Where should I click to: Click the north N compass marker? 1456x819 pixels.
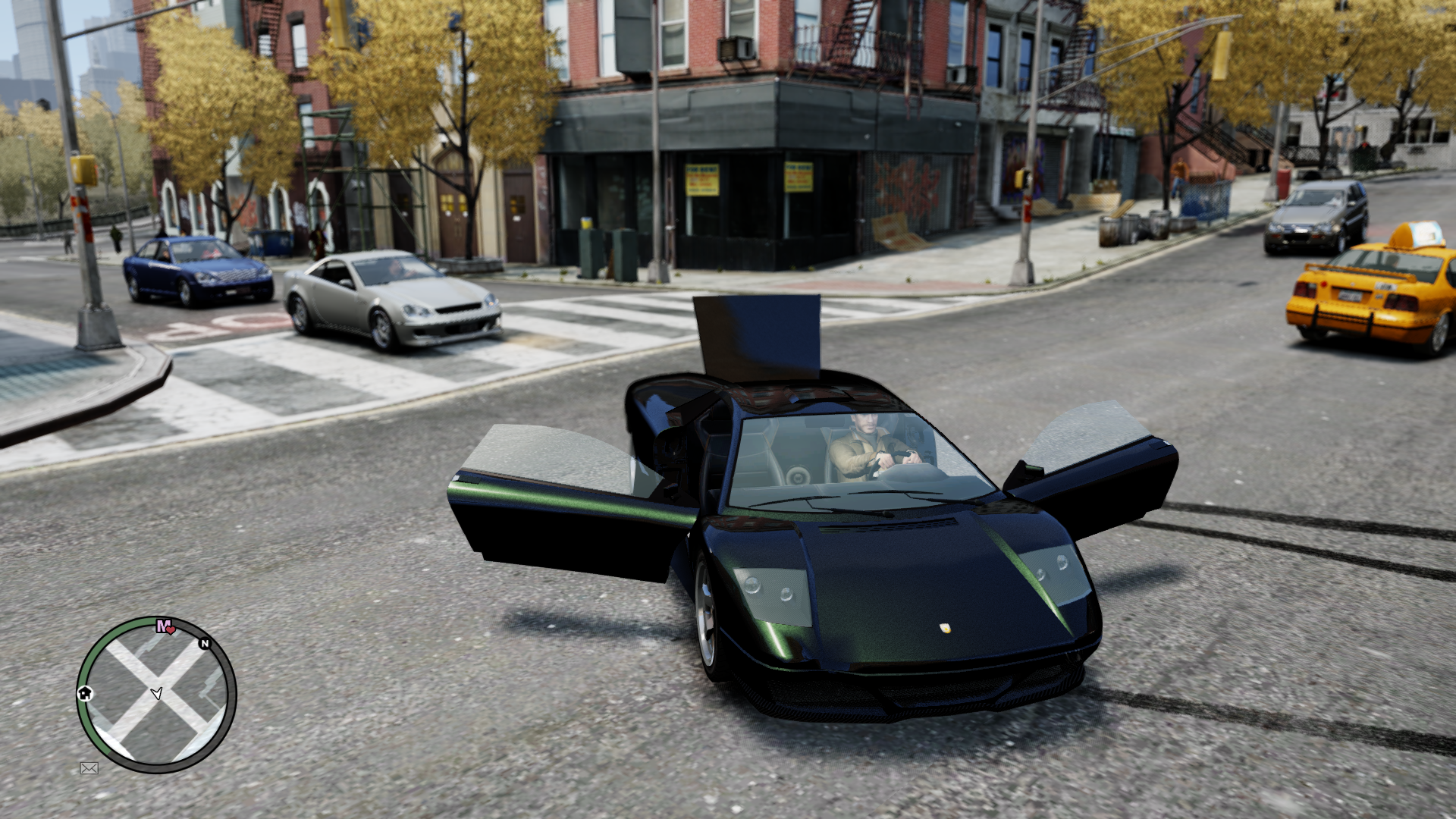click(x=204, y=644)
